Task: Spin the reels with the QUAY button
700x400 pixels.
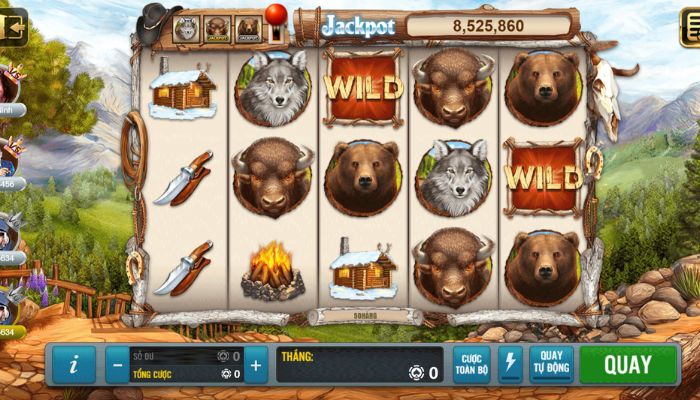Action: point(627,365)
